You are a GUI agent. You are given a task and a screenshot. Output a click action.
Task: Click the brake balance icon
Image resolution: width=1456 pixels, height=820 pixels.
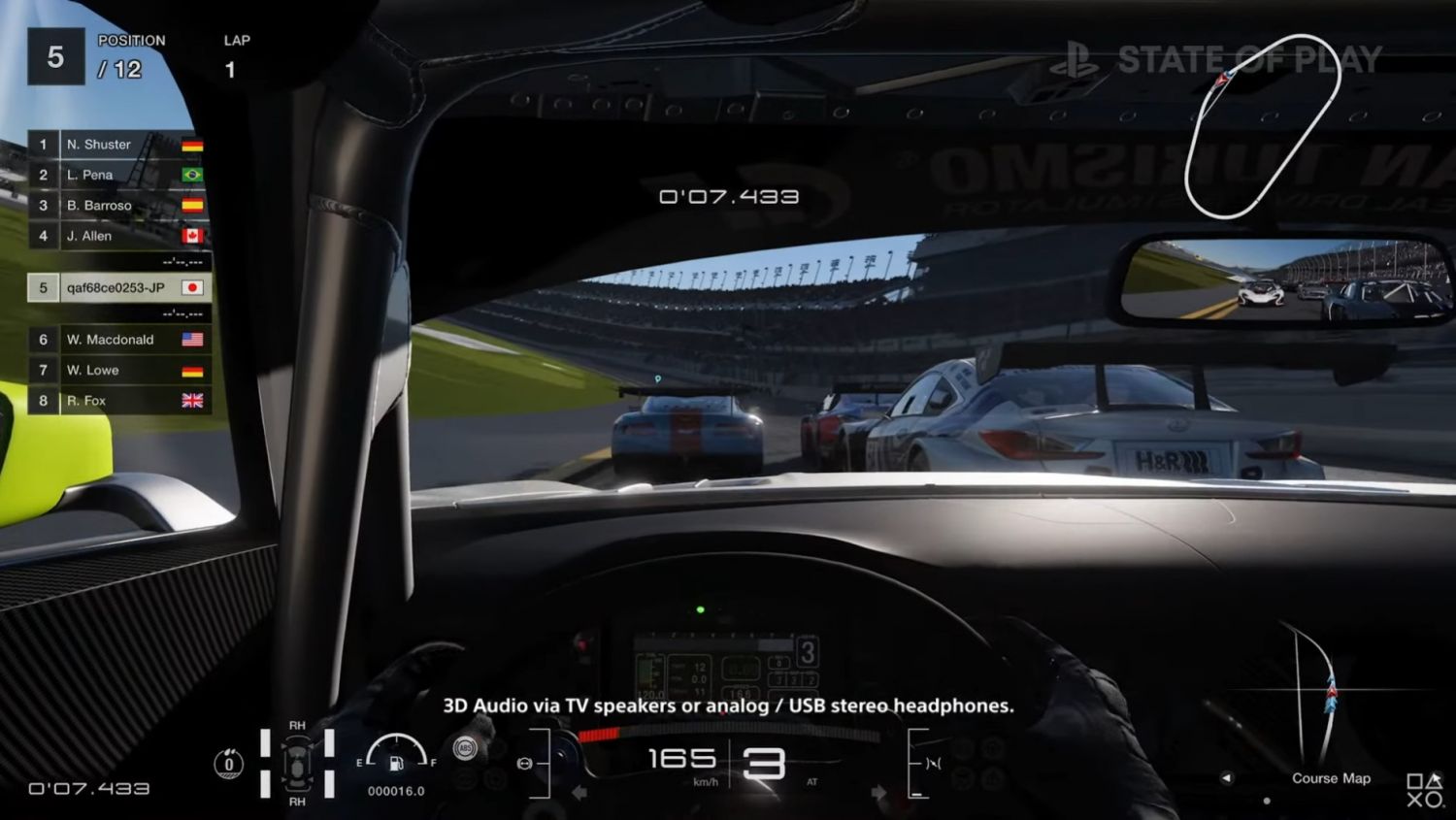(x=525, y=764)
